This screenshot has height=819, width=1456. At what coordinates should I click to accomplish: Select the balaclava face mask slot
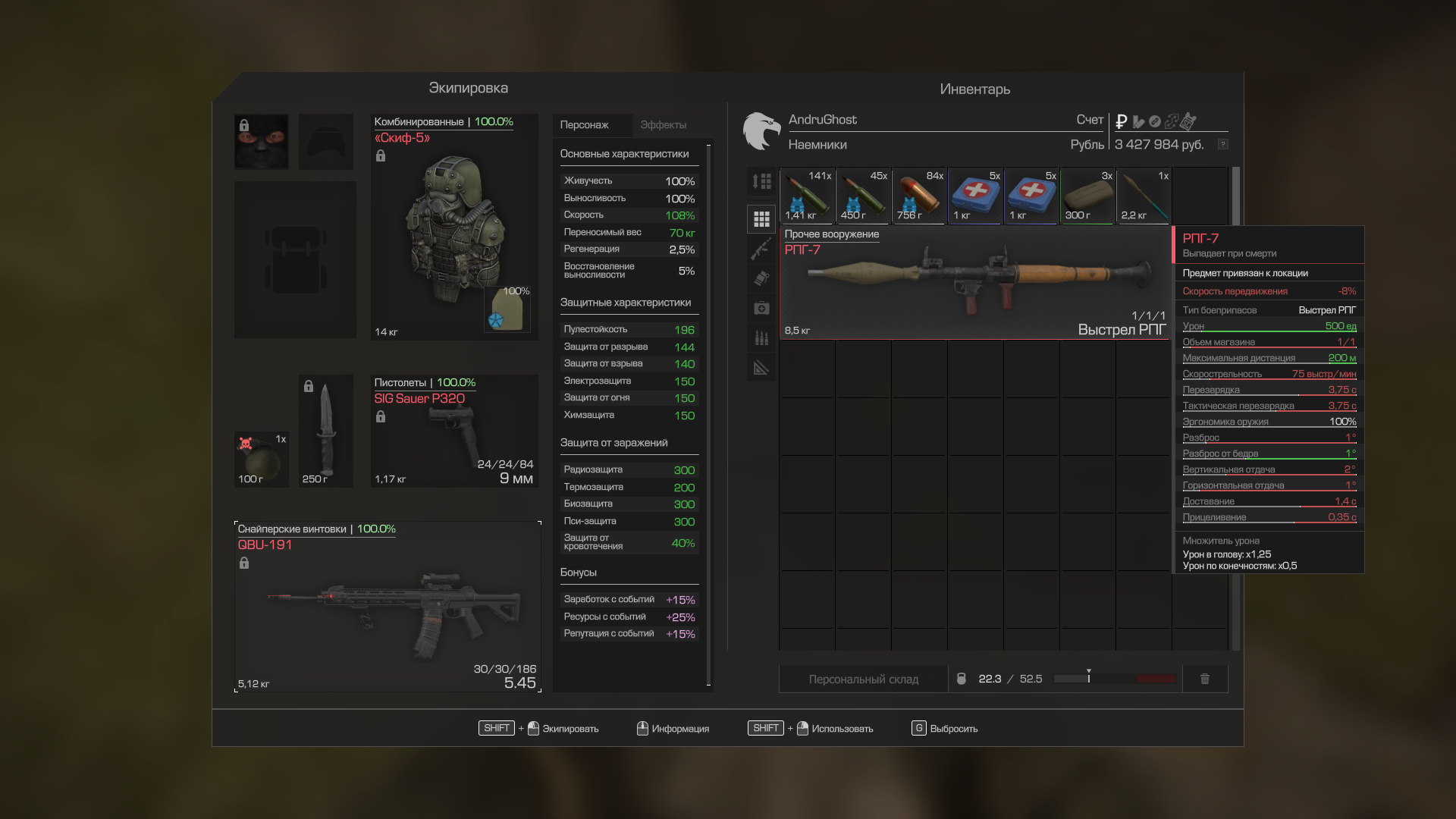click(261, 142)
